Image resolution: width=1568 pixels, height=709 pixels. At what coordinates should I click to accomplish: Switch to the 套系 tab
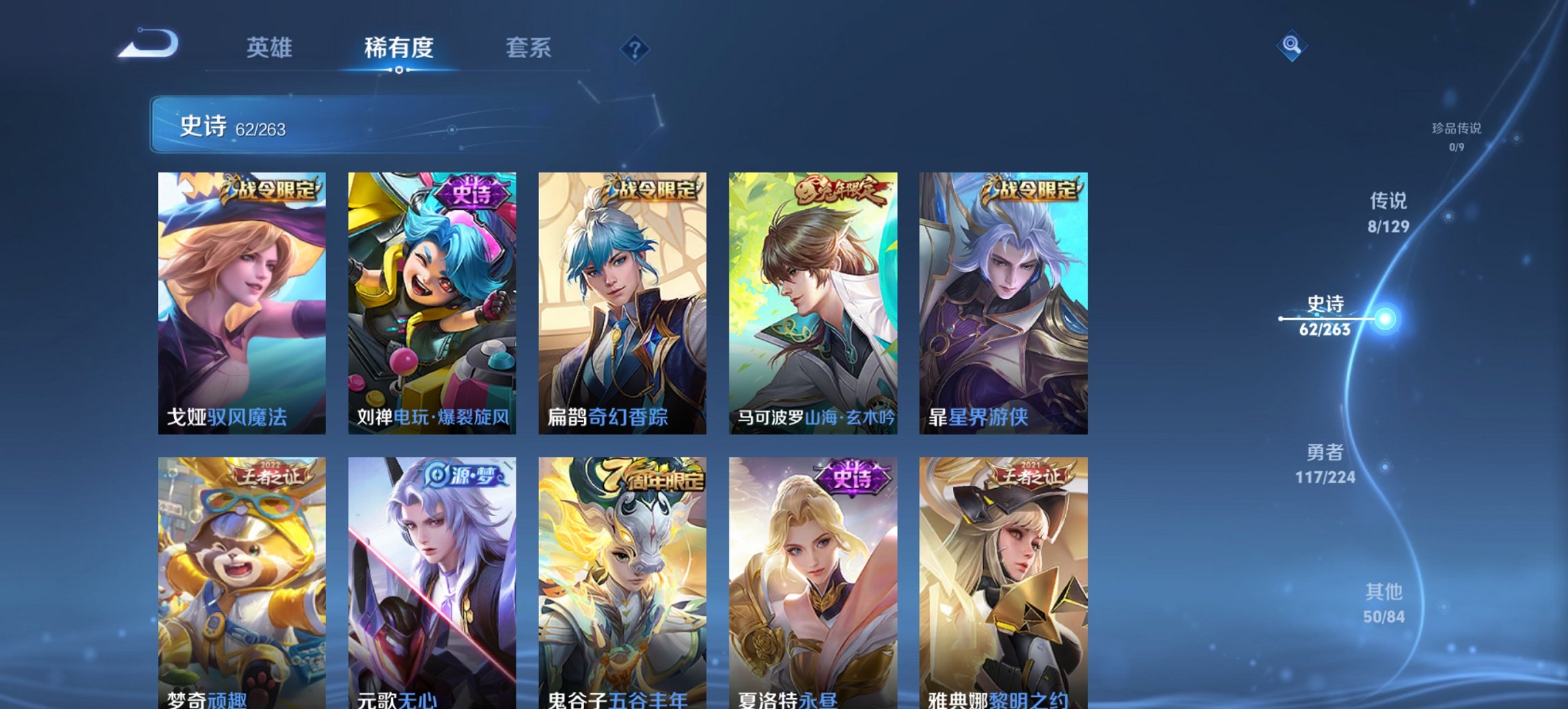point(528,49)
